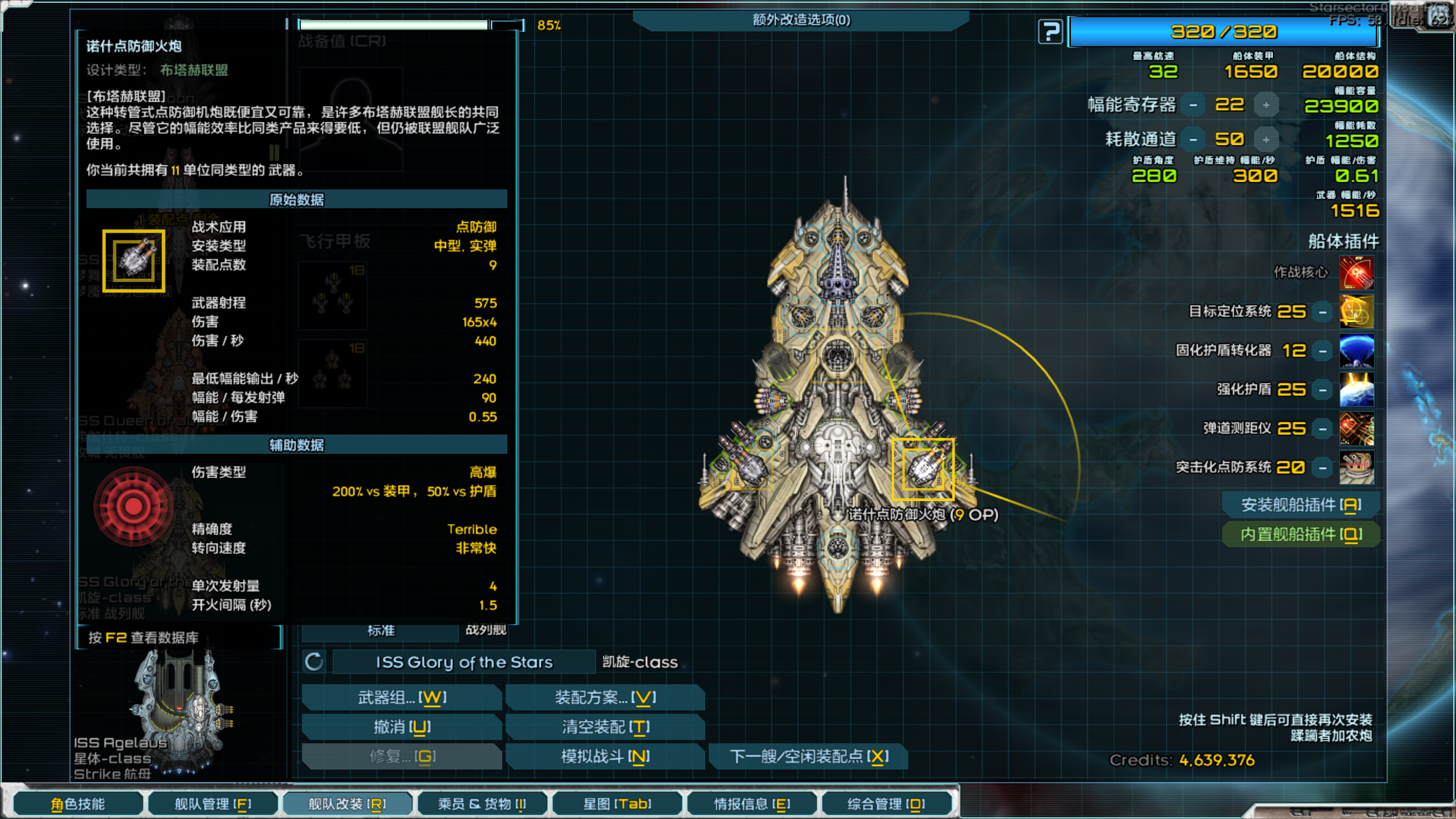Viewport: 1456px width, 819px height.
Task: Open the 武器组 weapon groups panel
Action: (x=402, y=697)
